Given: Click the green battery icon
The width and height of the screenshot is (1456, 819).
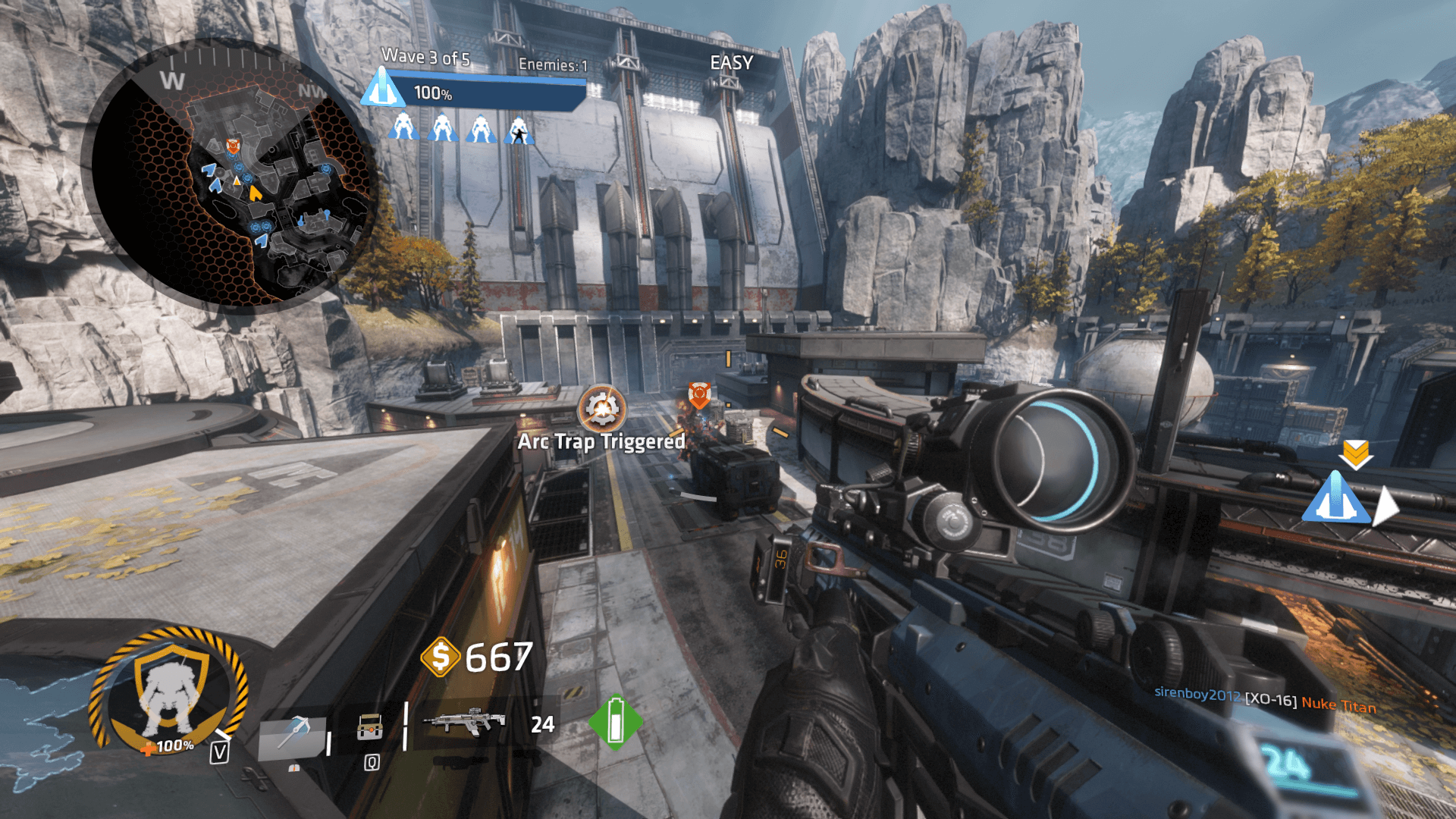Looking at the screenshot, I should [615, 722].
